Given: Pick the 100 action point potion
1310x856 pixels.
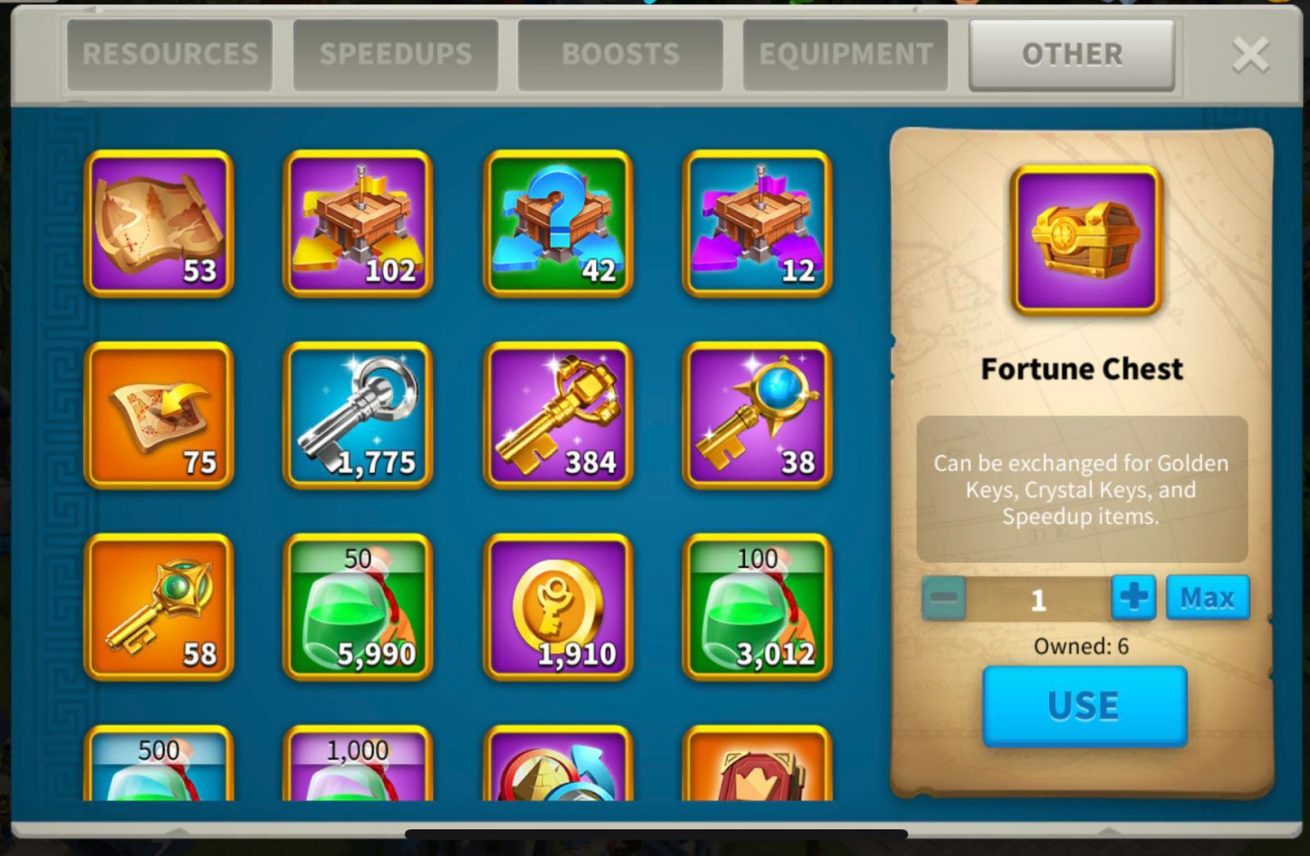Looking at the screenshot, I should (757, 606).
